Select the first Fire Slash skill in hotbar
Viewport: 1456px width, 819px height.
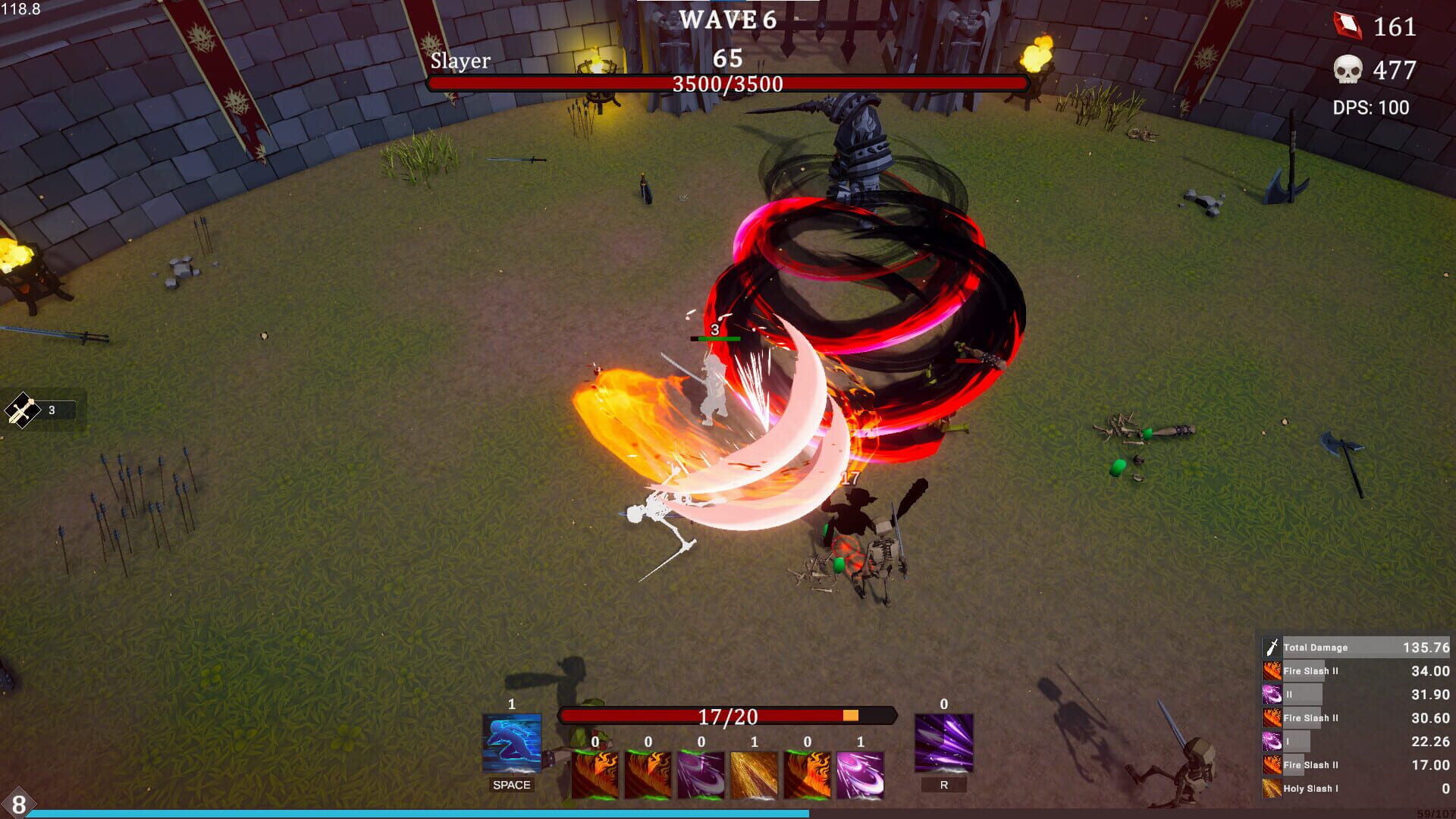pos(595,773)
